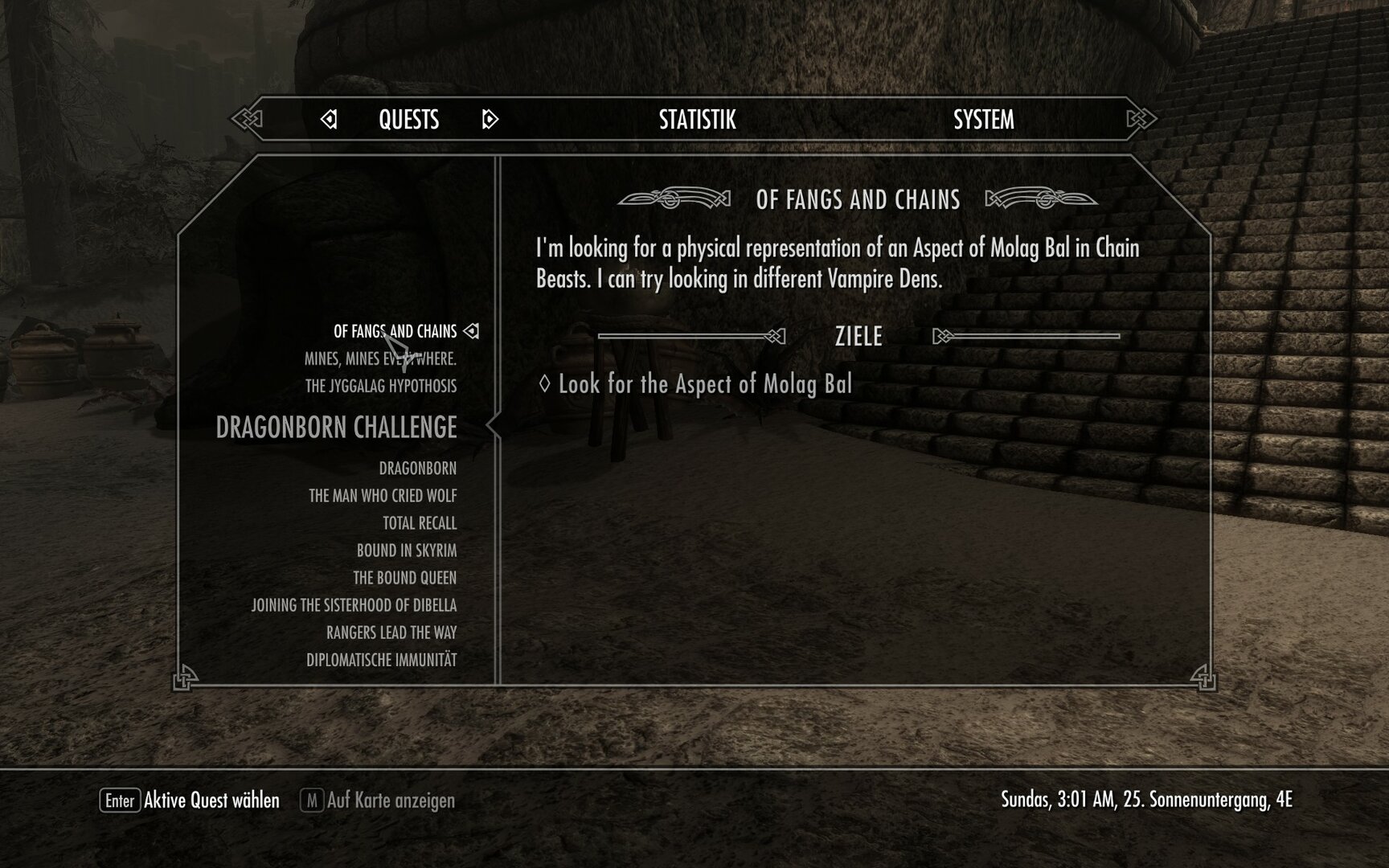
Task: Open the SYSTEM menu
Action: click(x=983, y=121)
